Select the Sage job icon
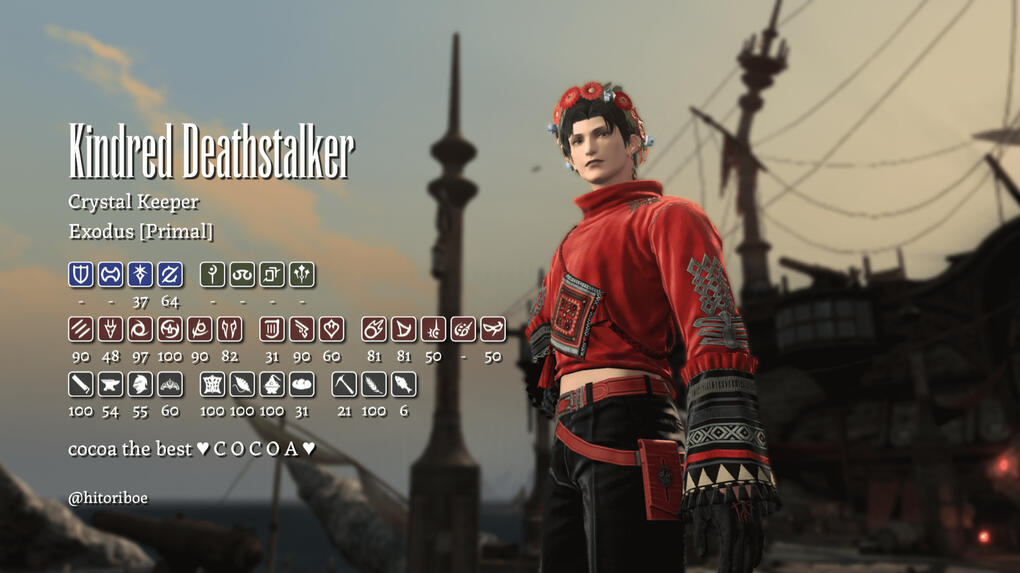This screenshot has height=573, width=1020. 302,274
